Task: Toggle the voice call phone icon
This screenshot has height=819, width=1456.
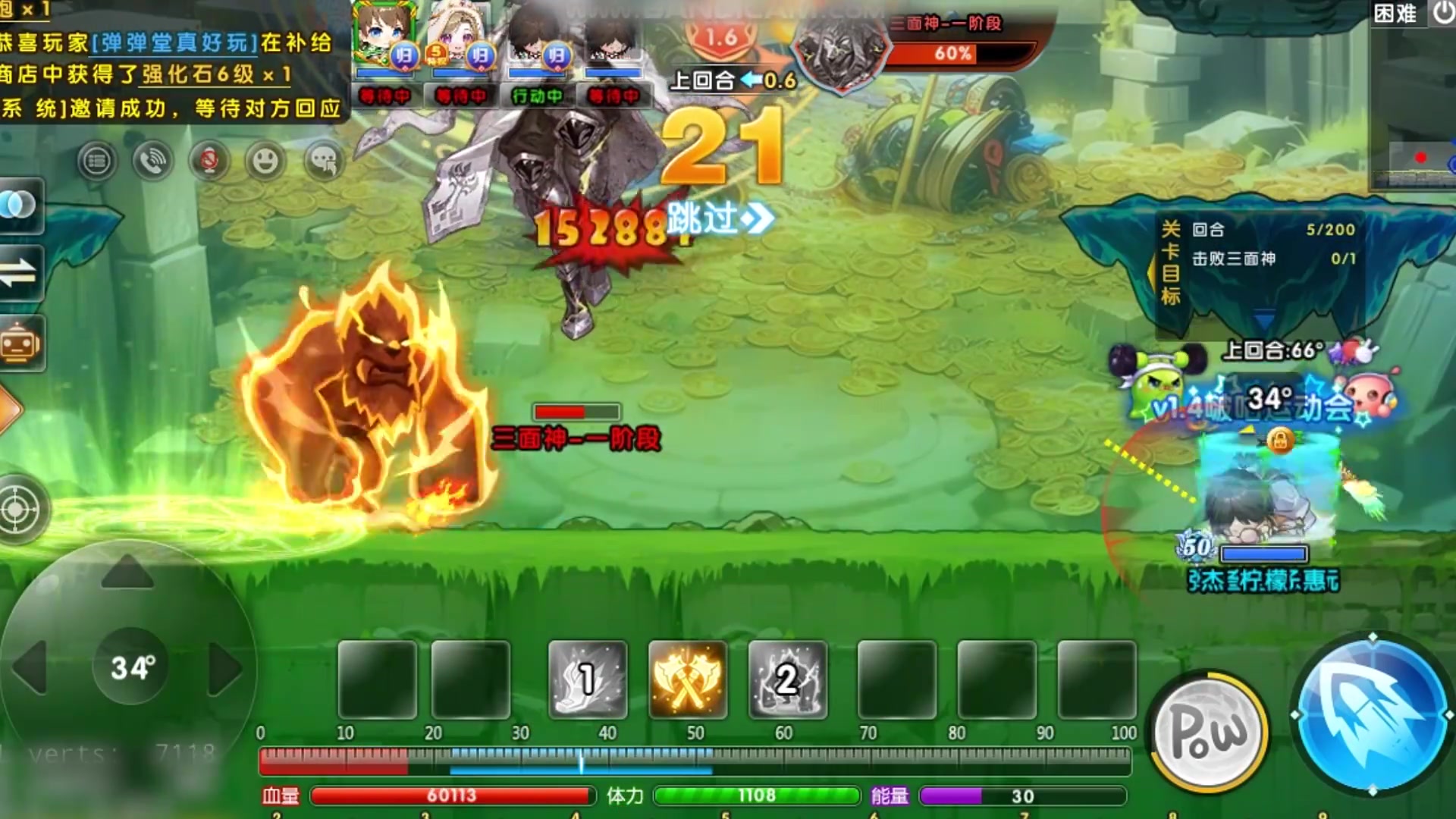Action: 152,161
